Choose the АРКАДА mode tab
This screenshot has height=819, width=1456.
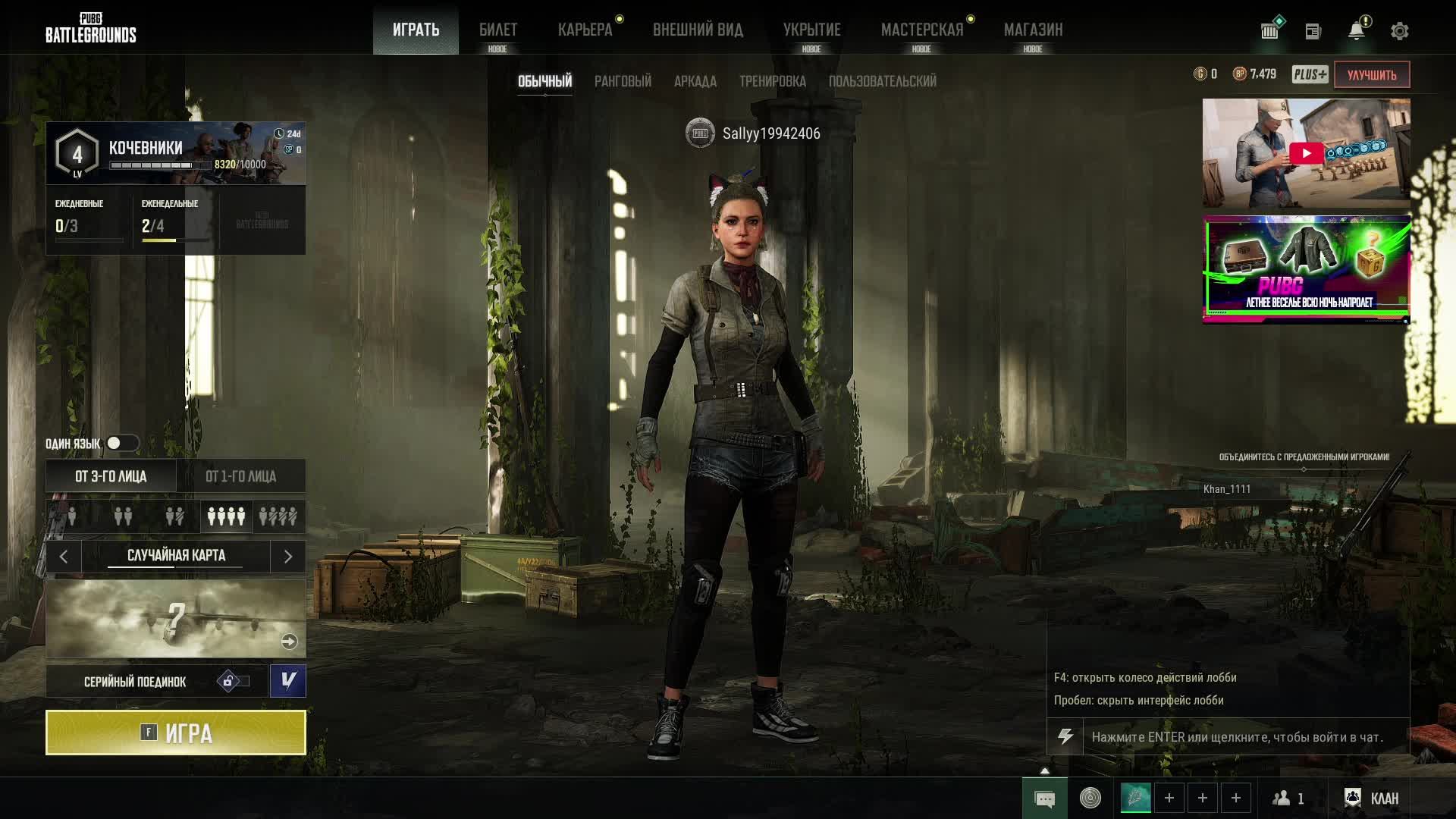pyautogui.click(x=695, y=81)
